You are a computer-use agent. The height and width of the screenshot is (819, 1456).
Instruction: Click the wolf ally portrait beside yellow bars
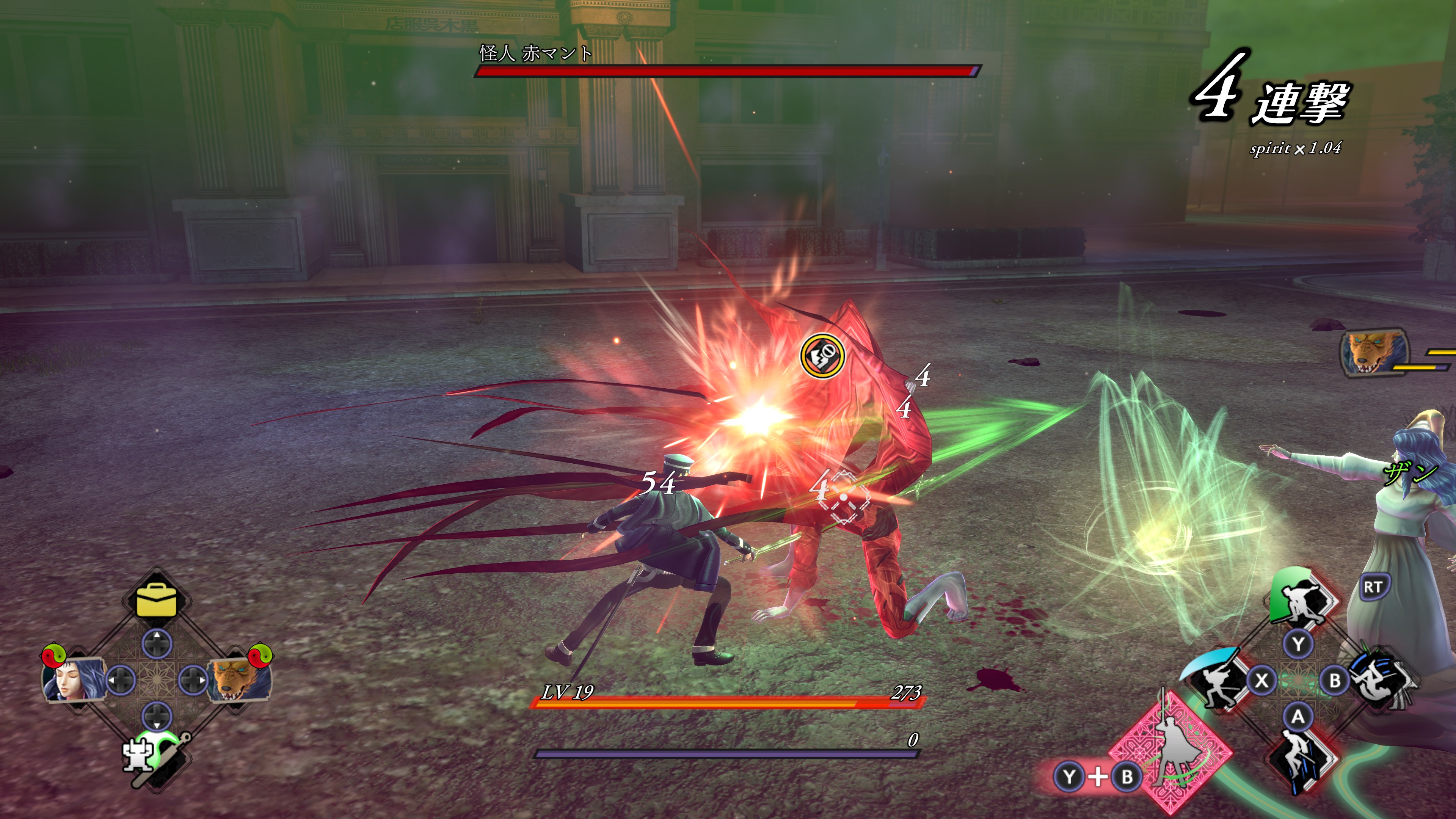[1373, 353]
